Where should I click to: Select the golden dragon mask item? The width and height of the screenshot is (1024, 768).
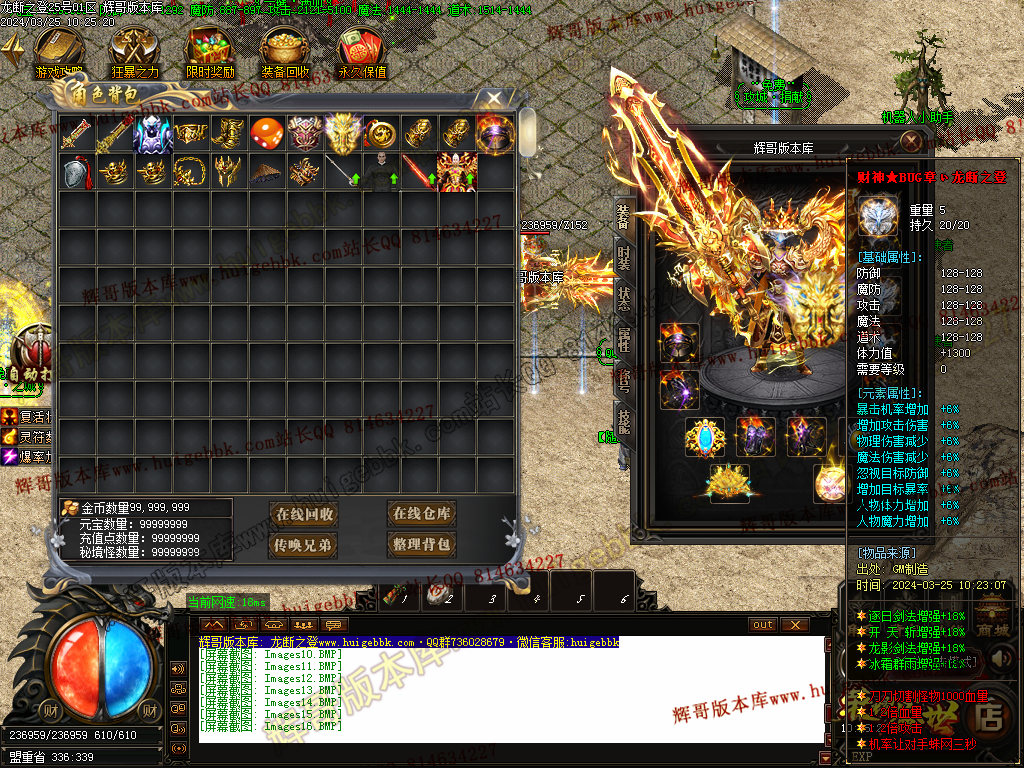coord(343,134)
